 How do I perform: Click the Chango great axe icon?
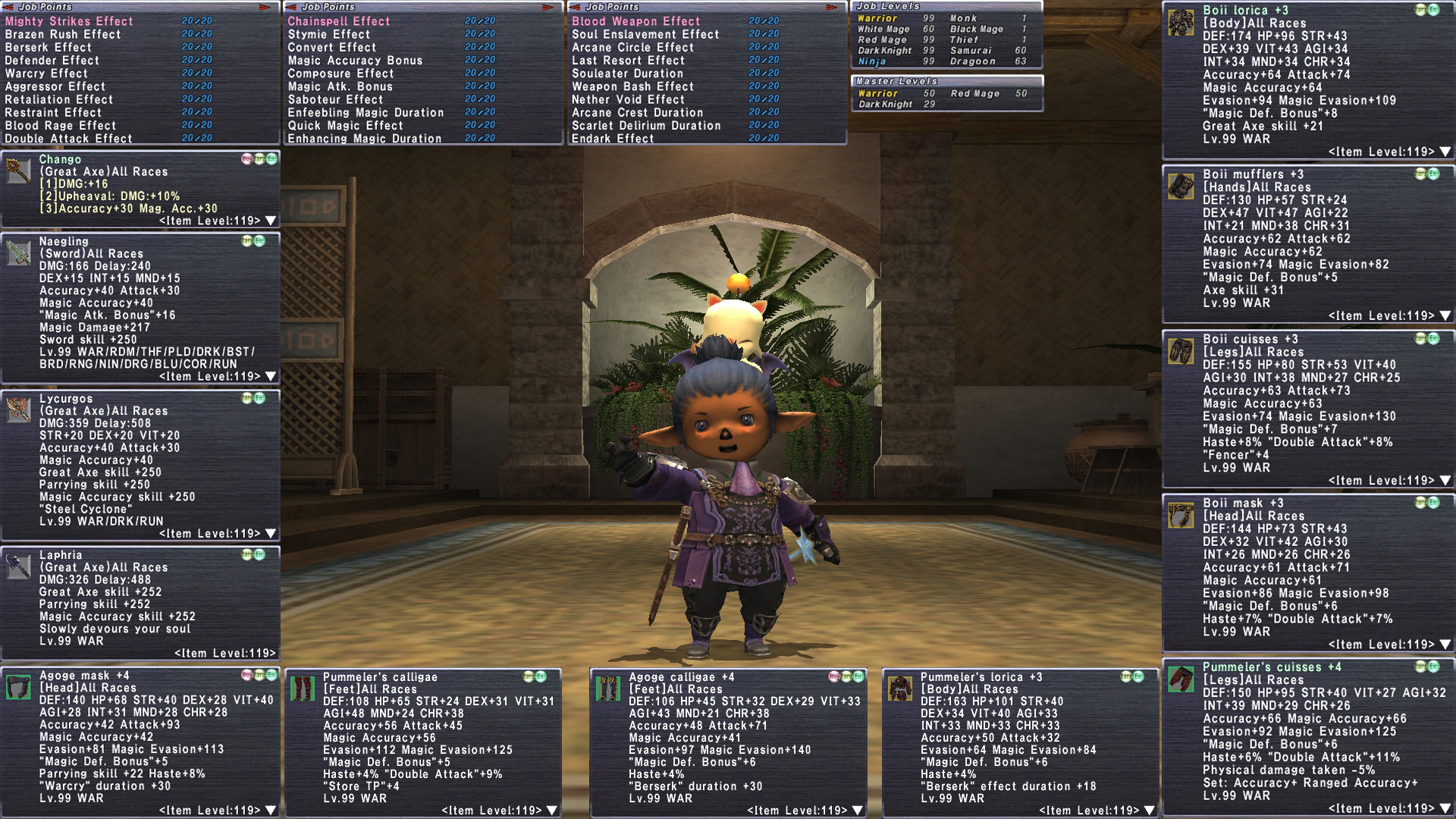pyautogui.click(x=18, y=171)
